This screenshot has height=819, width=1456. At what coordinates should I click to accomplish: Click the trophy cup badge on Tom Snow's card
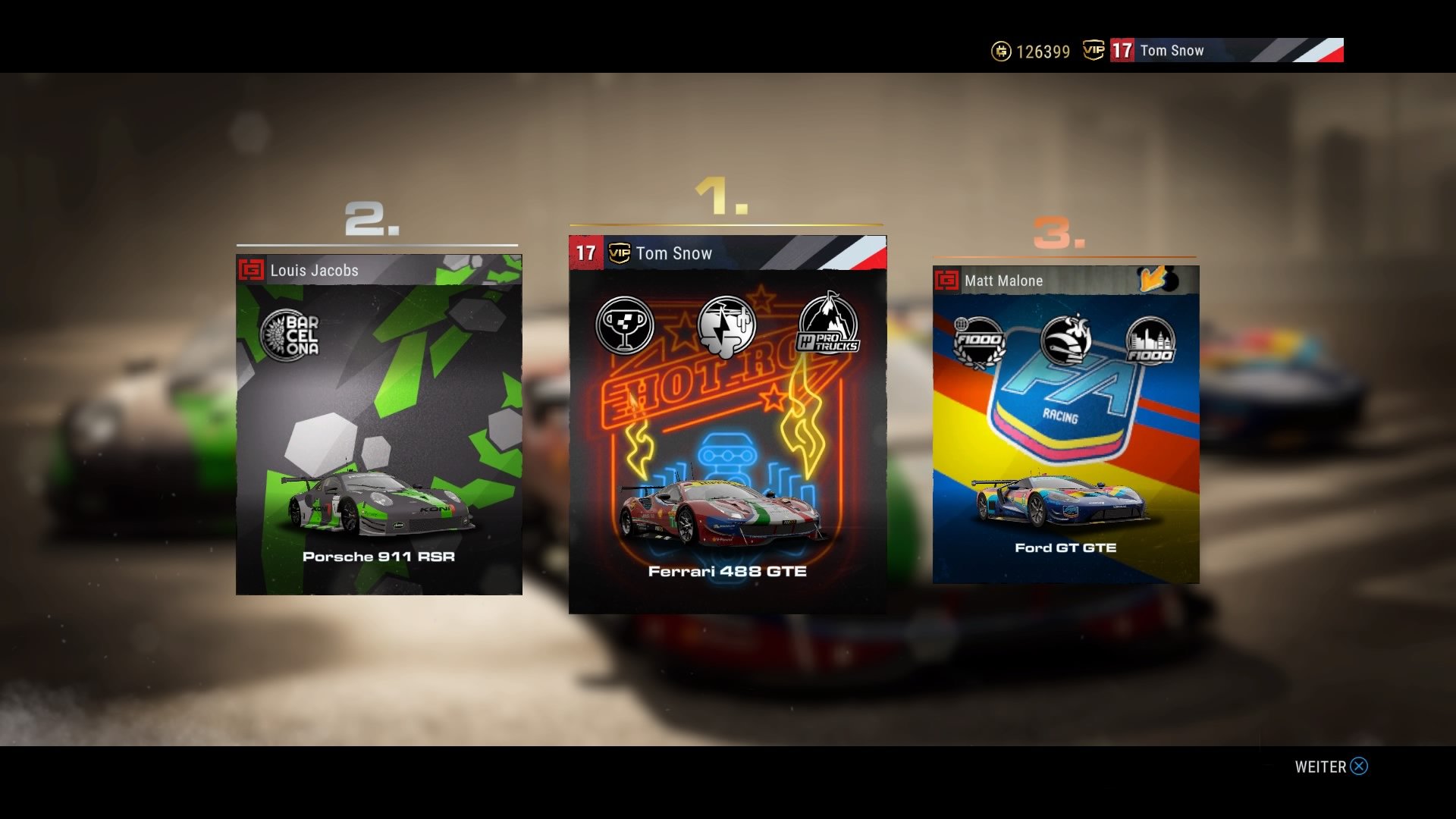(x=625, y=326)
